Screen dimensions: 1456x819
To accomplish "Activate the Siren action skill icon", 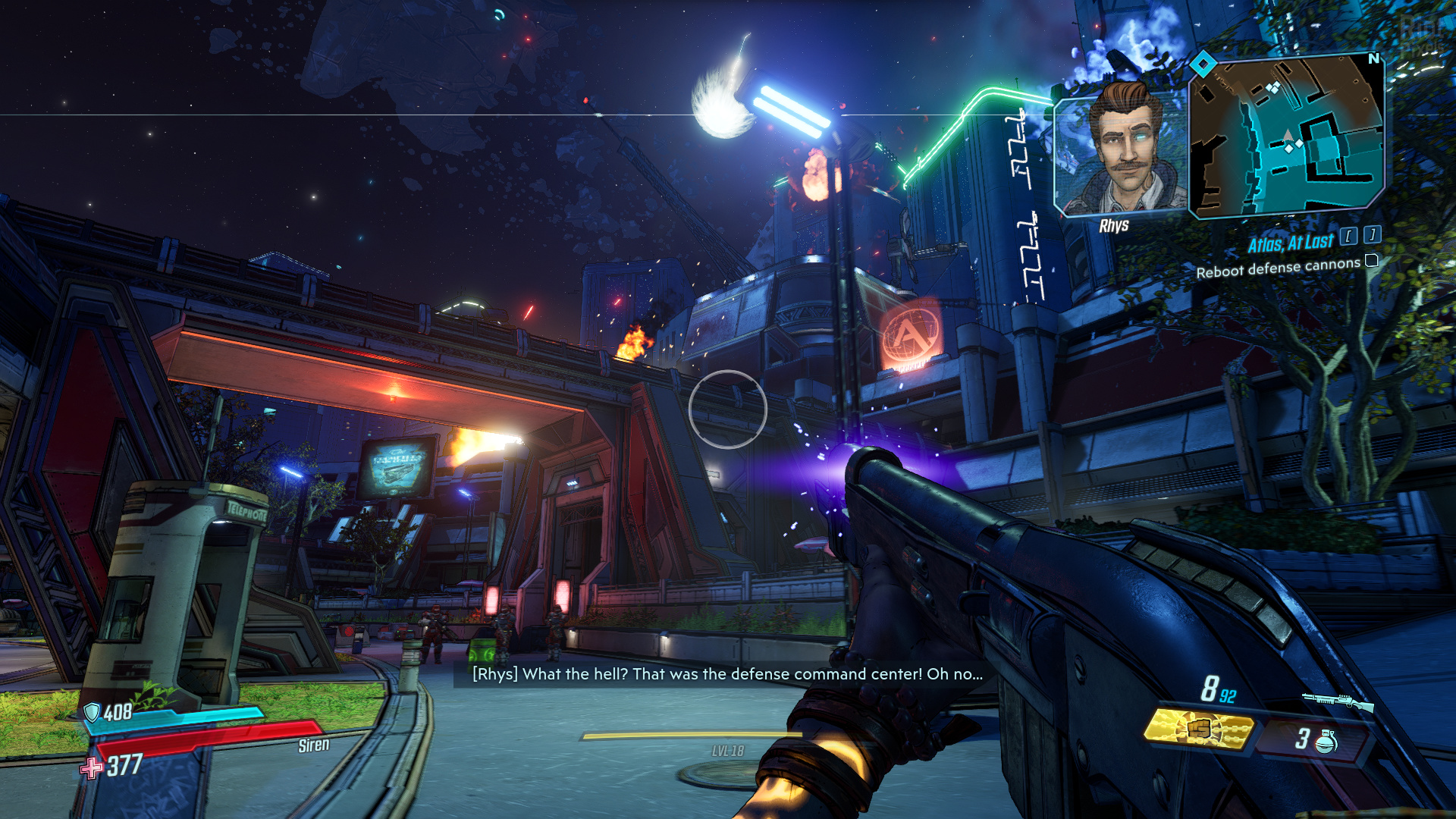I will 1198,730.
